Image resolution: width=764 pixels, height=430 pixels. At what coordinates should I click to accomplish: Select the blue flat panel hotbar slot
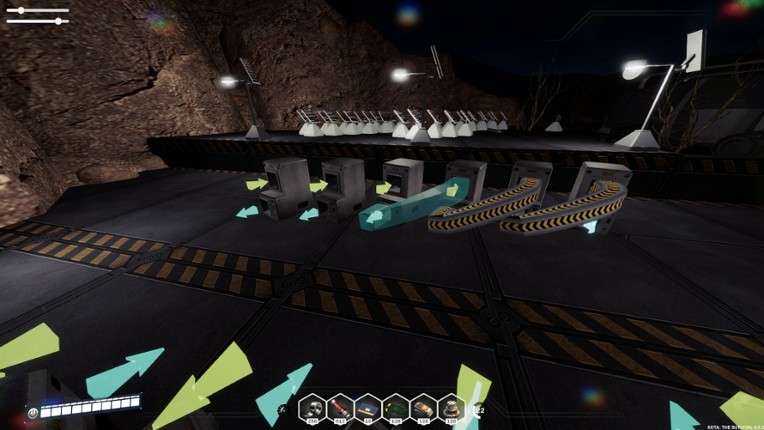click(x=369, y=407)
